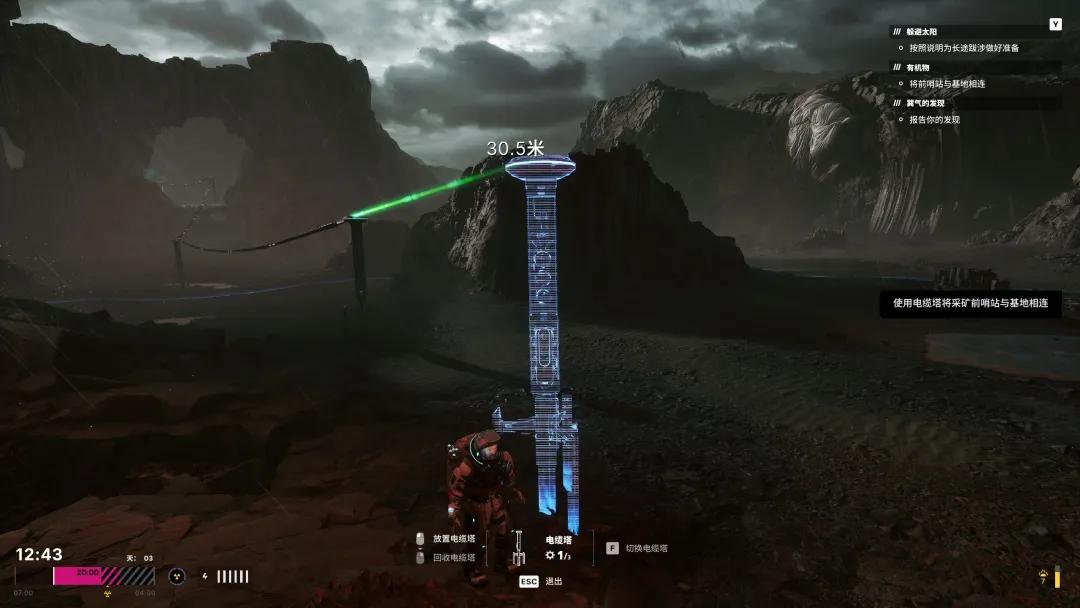Click the lamp icon in the corner
The width and height of the screenshot is (1080, 608).
click(x=1046, y=577)
